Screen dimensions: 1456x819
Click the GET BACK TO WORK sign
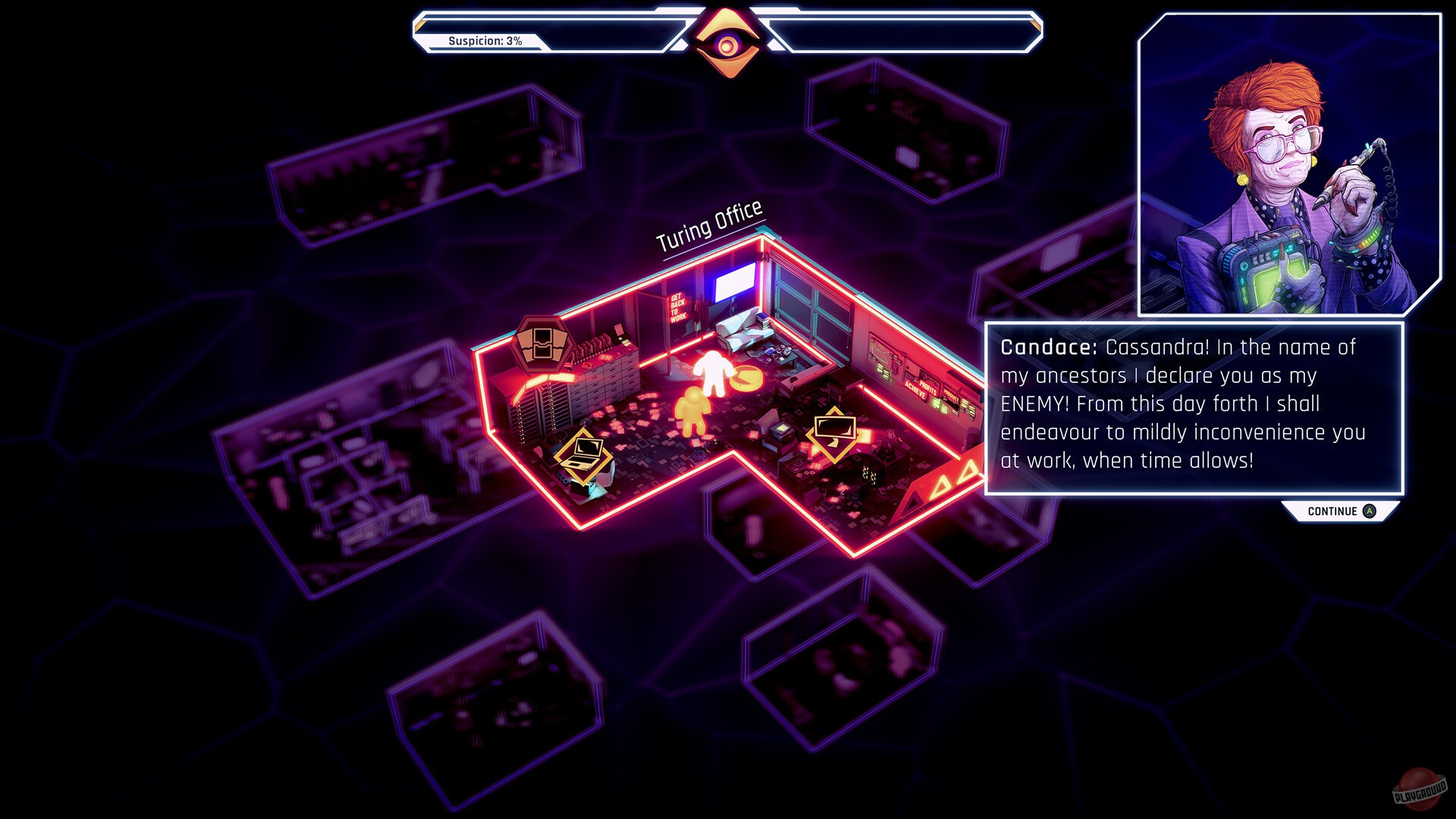pyautogui.click(x=677, y=309)
